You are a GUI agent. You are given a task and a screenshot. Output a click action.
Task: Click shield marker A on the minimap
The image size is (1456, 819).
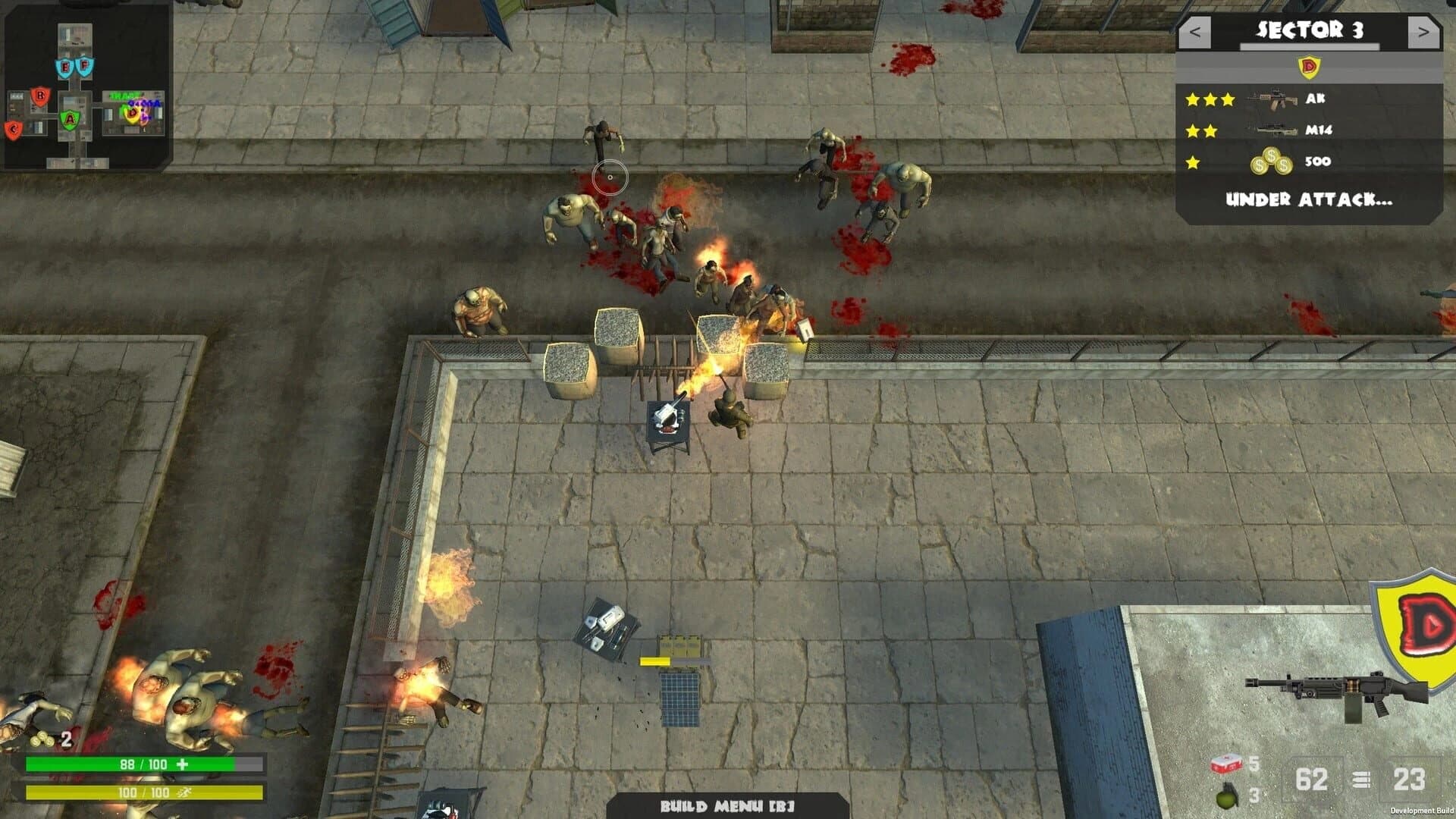click(70, 118)
